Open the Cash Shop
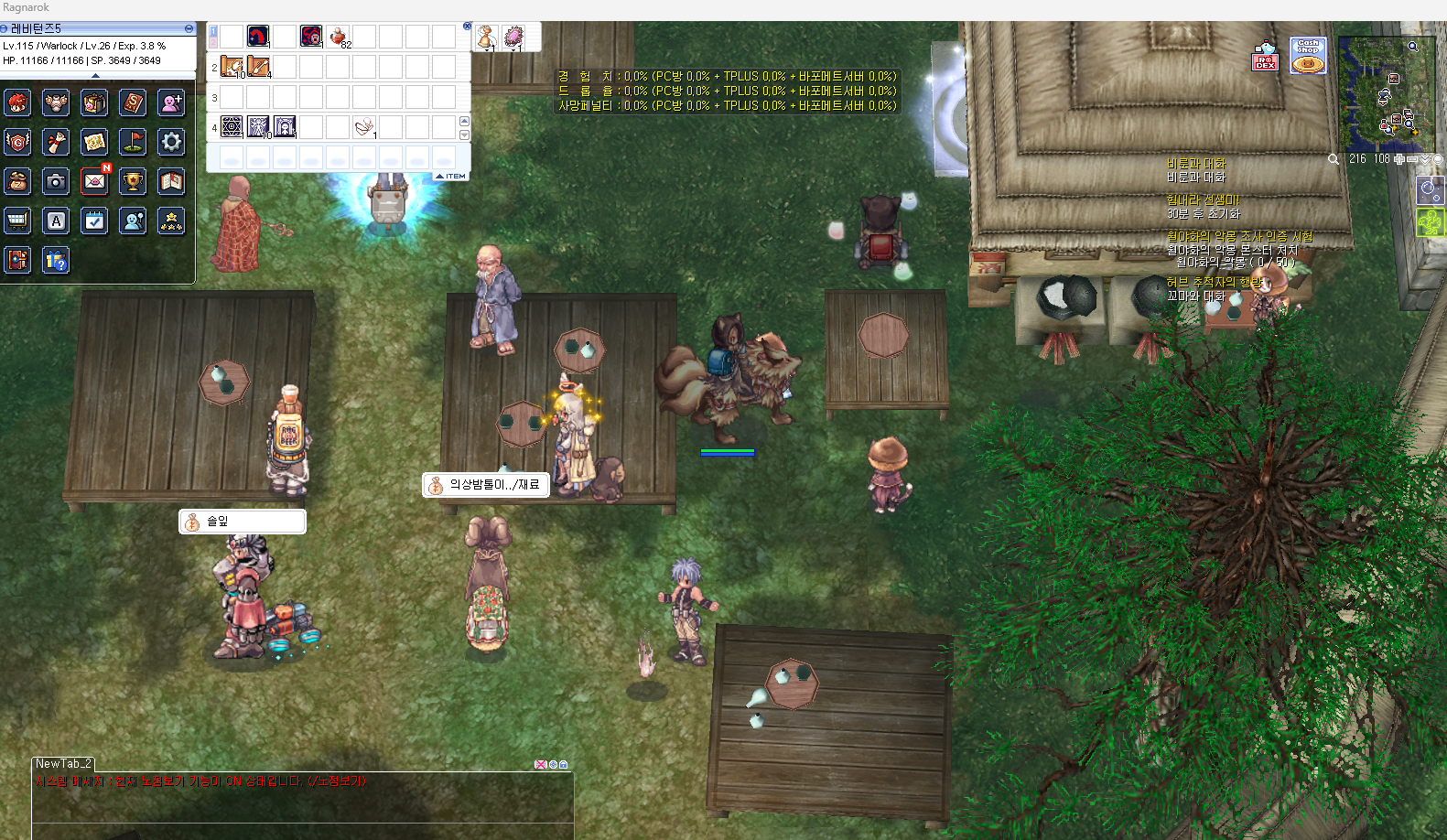This screenshot has width=1447, height=840. pyautogui.click(x=1308, y=56)
